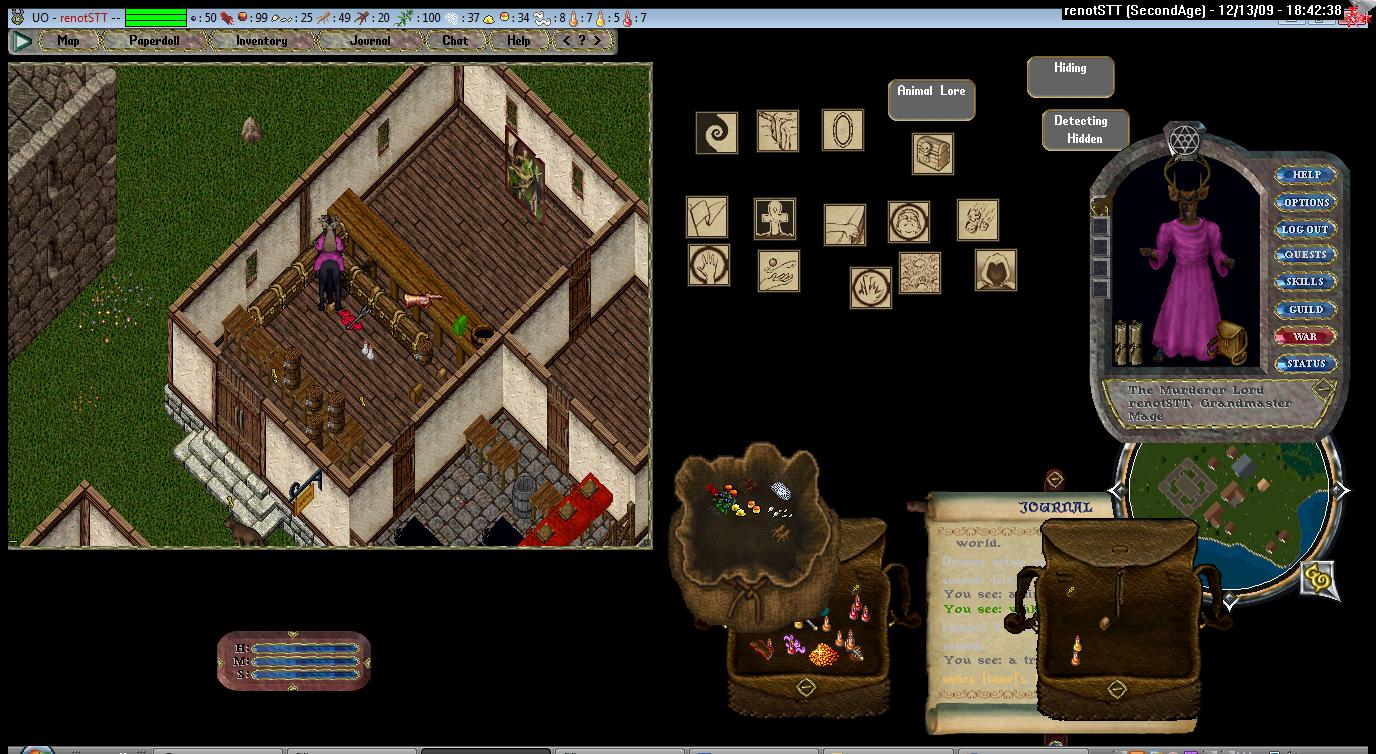Cast the skull treasure chest spell icon
1376x754 pixels.
click(932, 154)
